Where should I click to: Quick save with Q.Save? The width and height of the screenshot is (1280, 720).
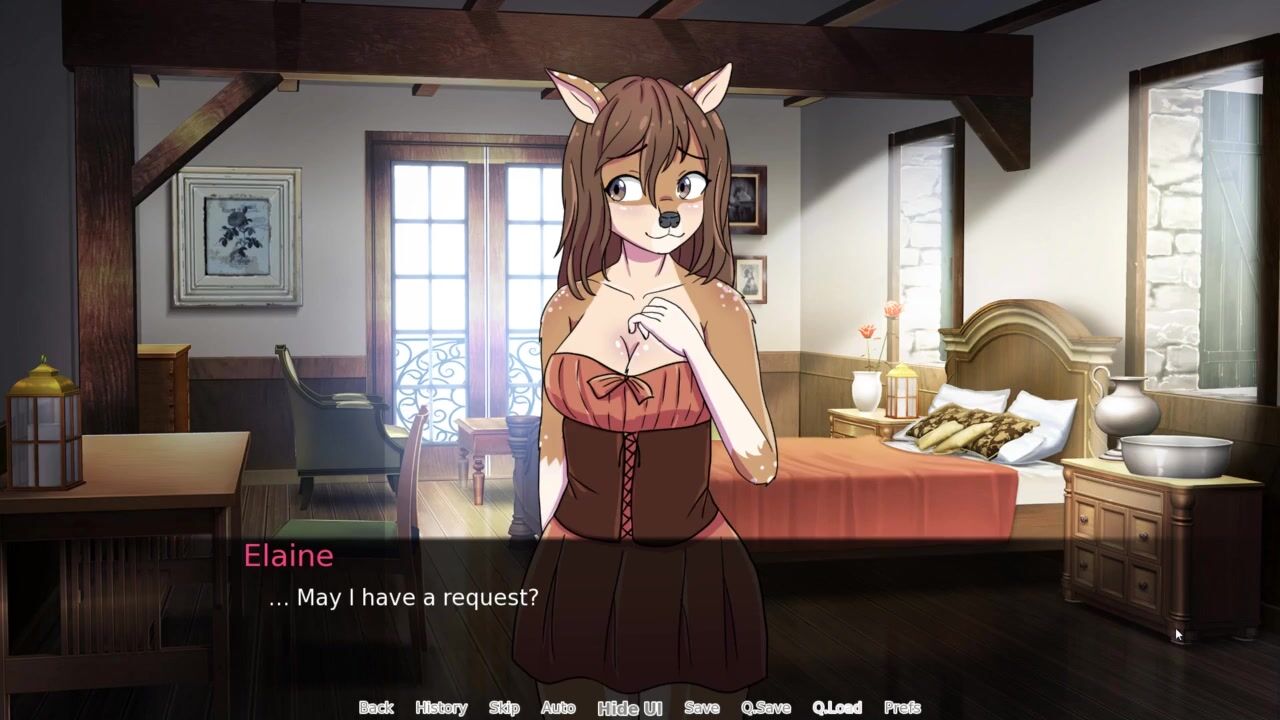[x=766, y=707]
